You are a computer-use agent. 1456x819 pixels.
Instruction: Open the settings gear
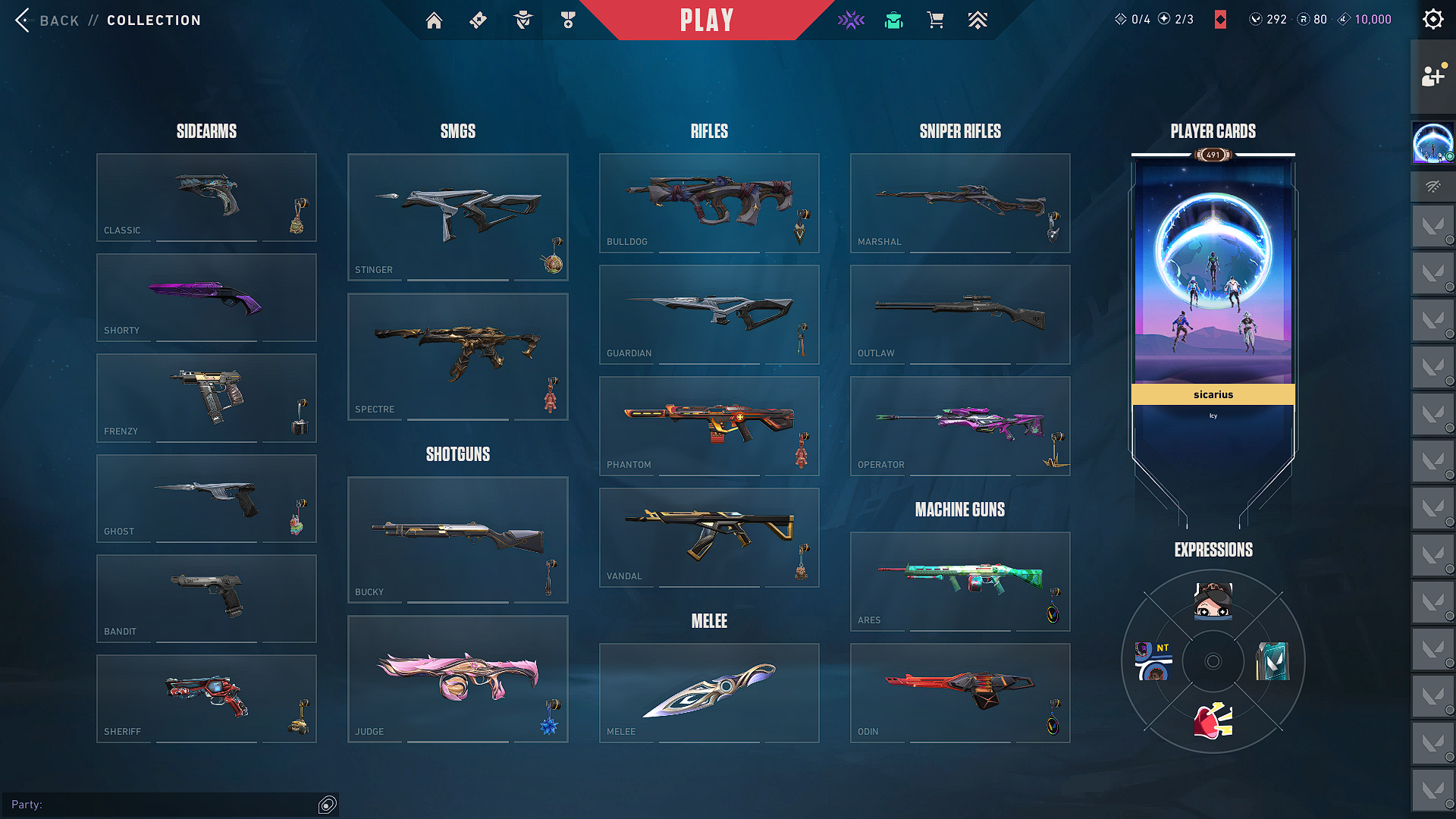1432,20
